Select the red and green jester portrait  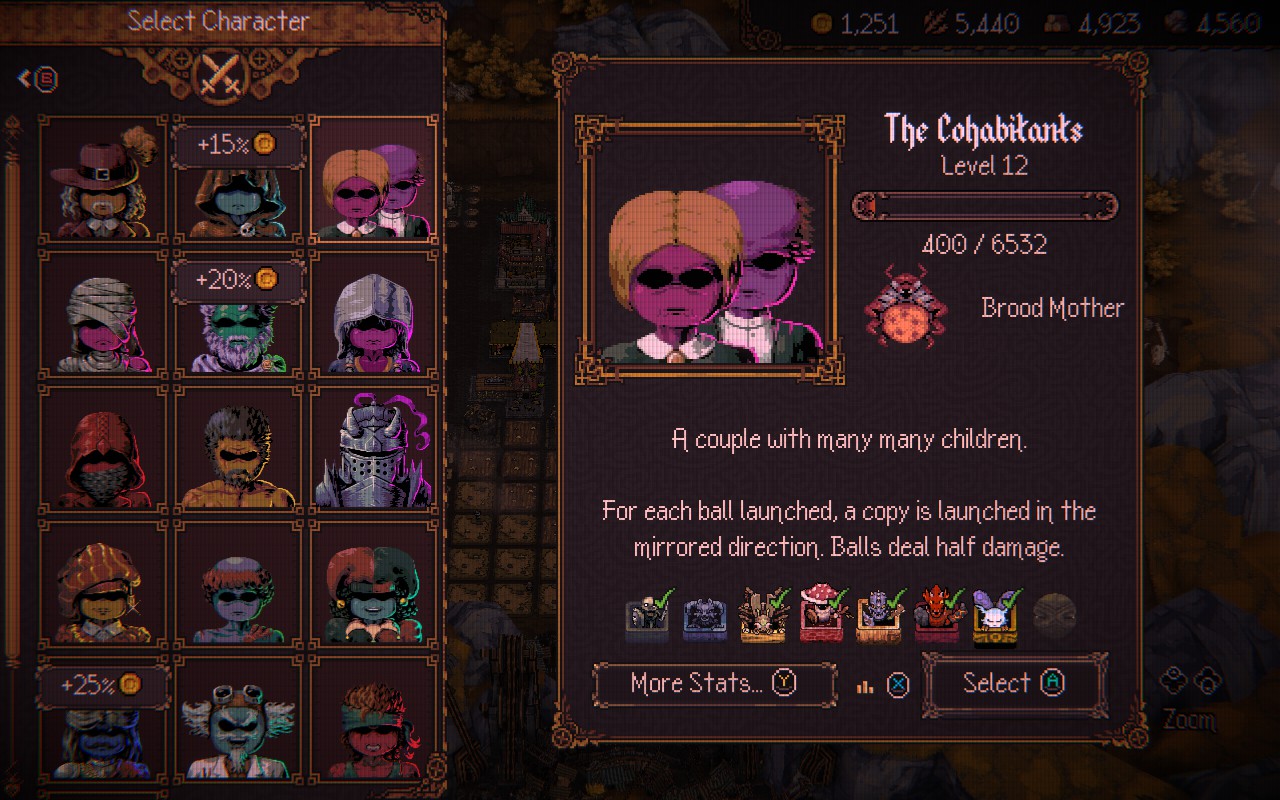tap(374, 584)
